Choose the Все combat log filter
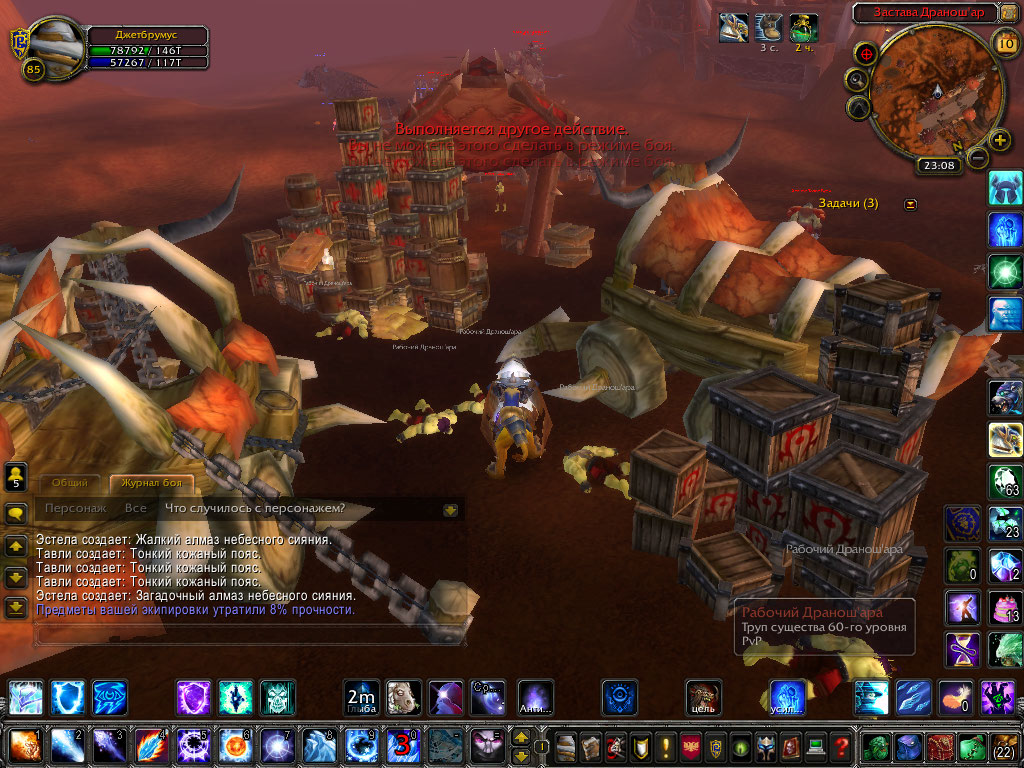The height and width of the screenshot is (768, 1024). click(136, 508)
